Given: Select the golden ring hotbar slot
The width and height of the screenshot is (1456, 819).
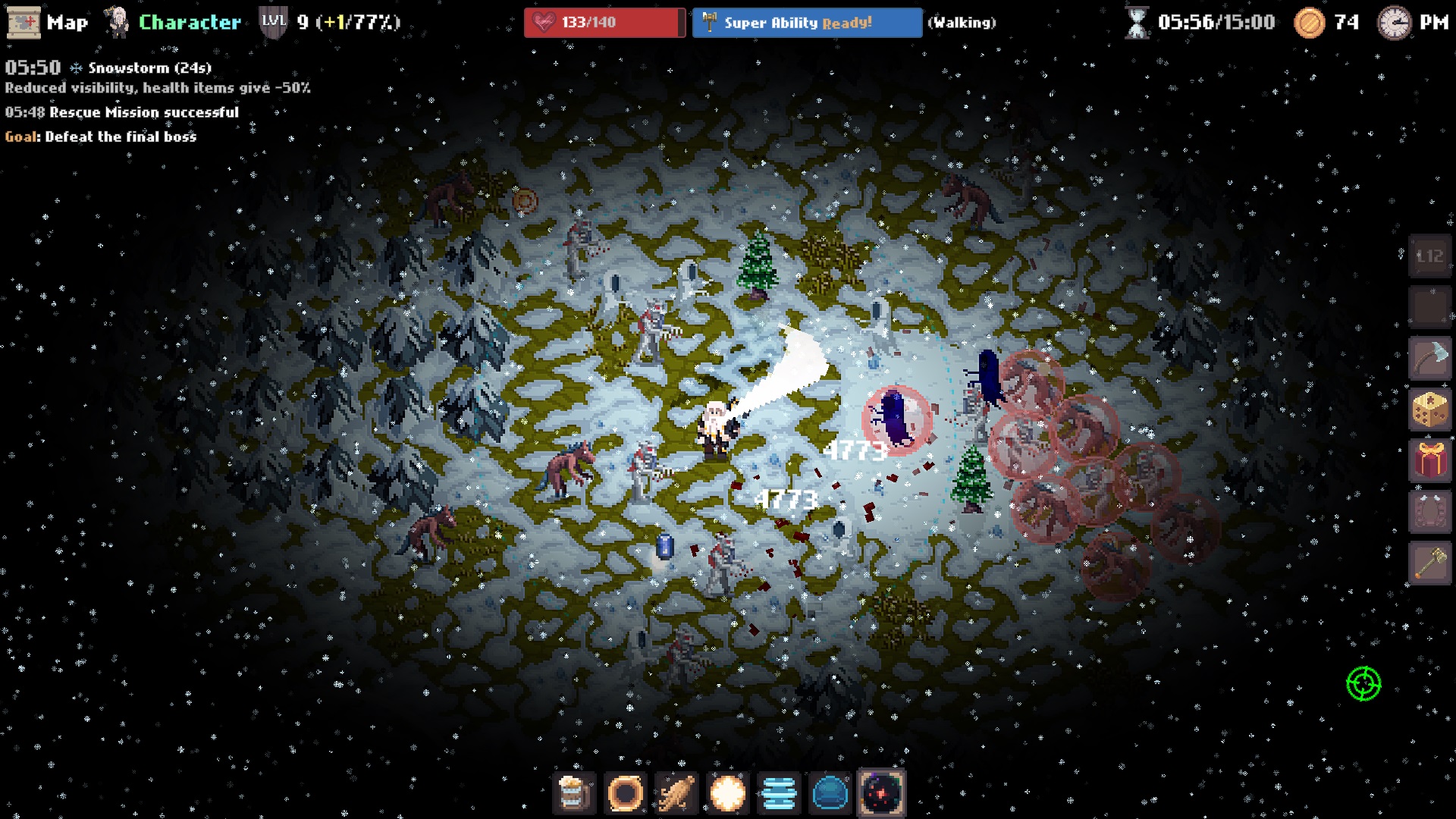Looking at the screenshot, I should (x=626, y=794).
